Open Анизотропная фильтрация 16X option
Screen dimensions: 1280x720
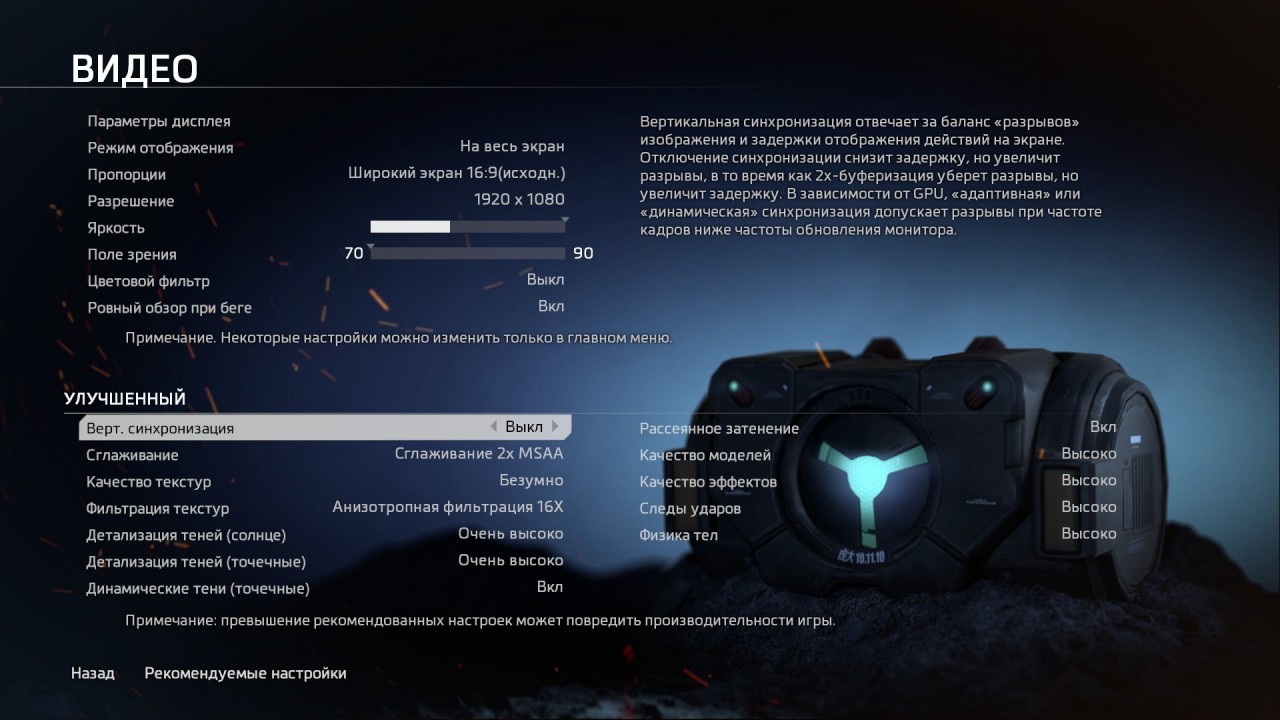(446, 507)
